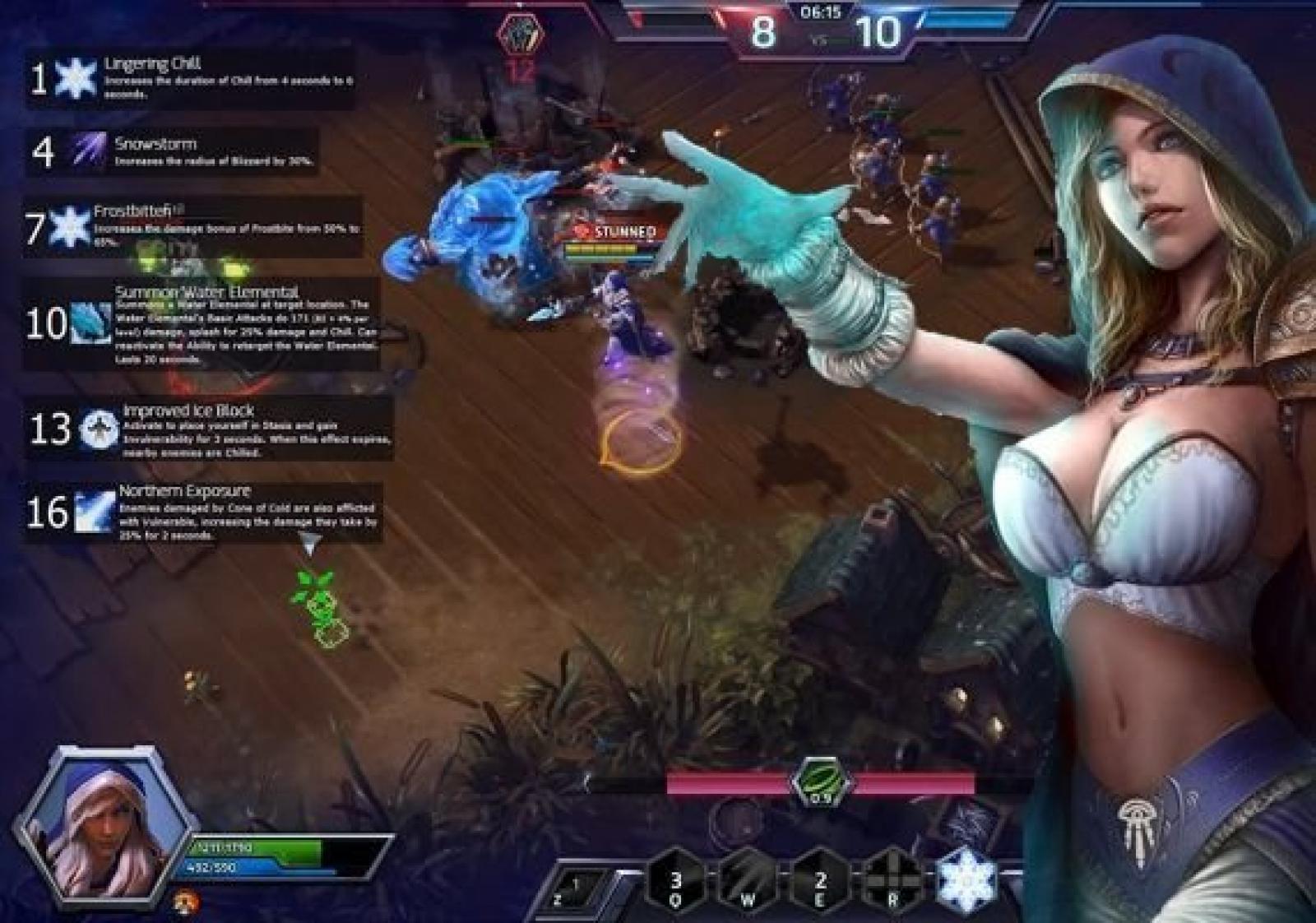Select the Summon Water Elemental heroic
The height and width of the screenshot is (923, 1316).
[90, 322]
